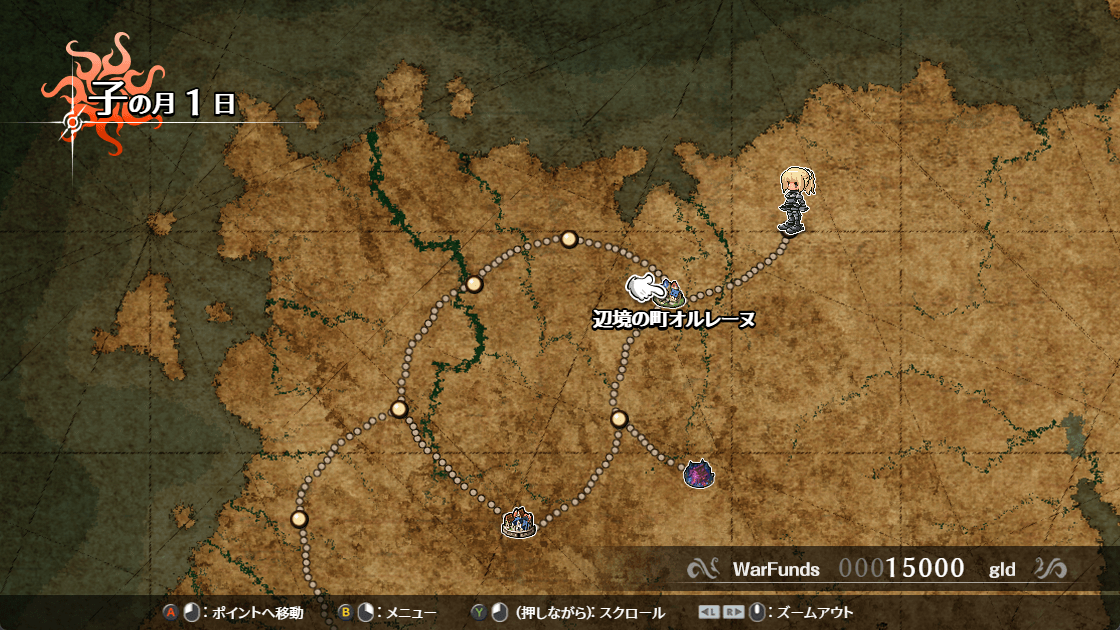Choose the purple dark lair map marker
The image size is (1120, 630).
(698, 473)
